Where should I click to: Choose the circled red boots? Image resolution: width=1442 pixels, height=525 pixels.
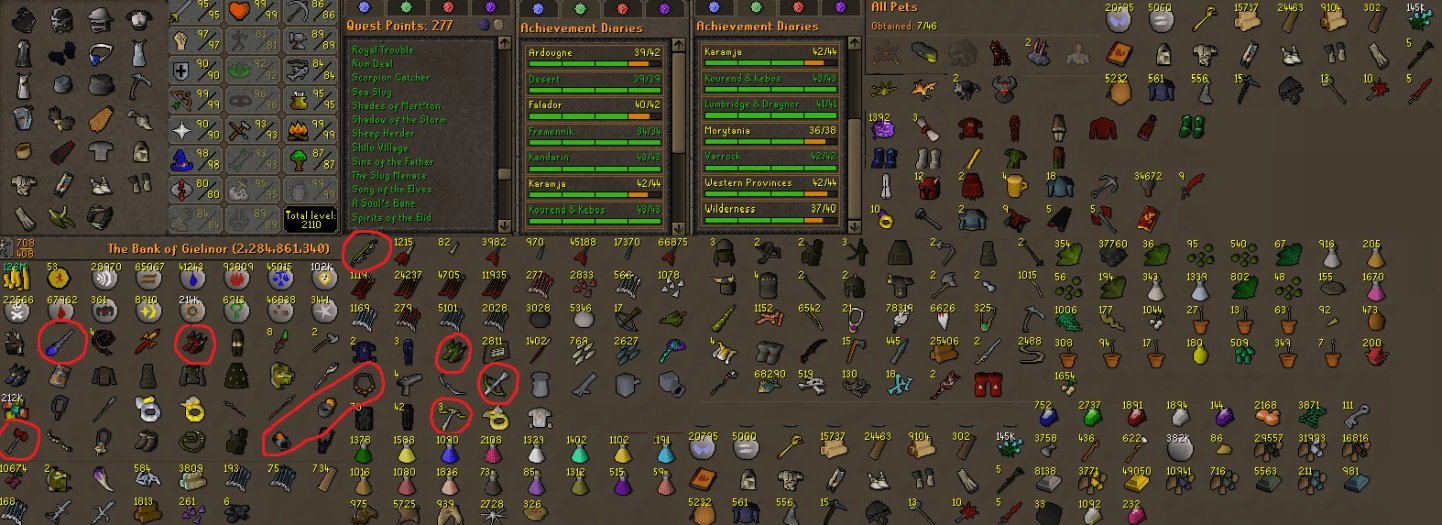point(193,343)
